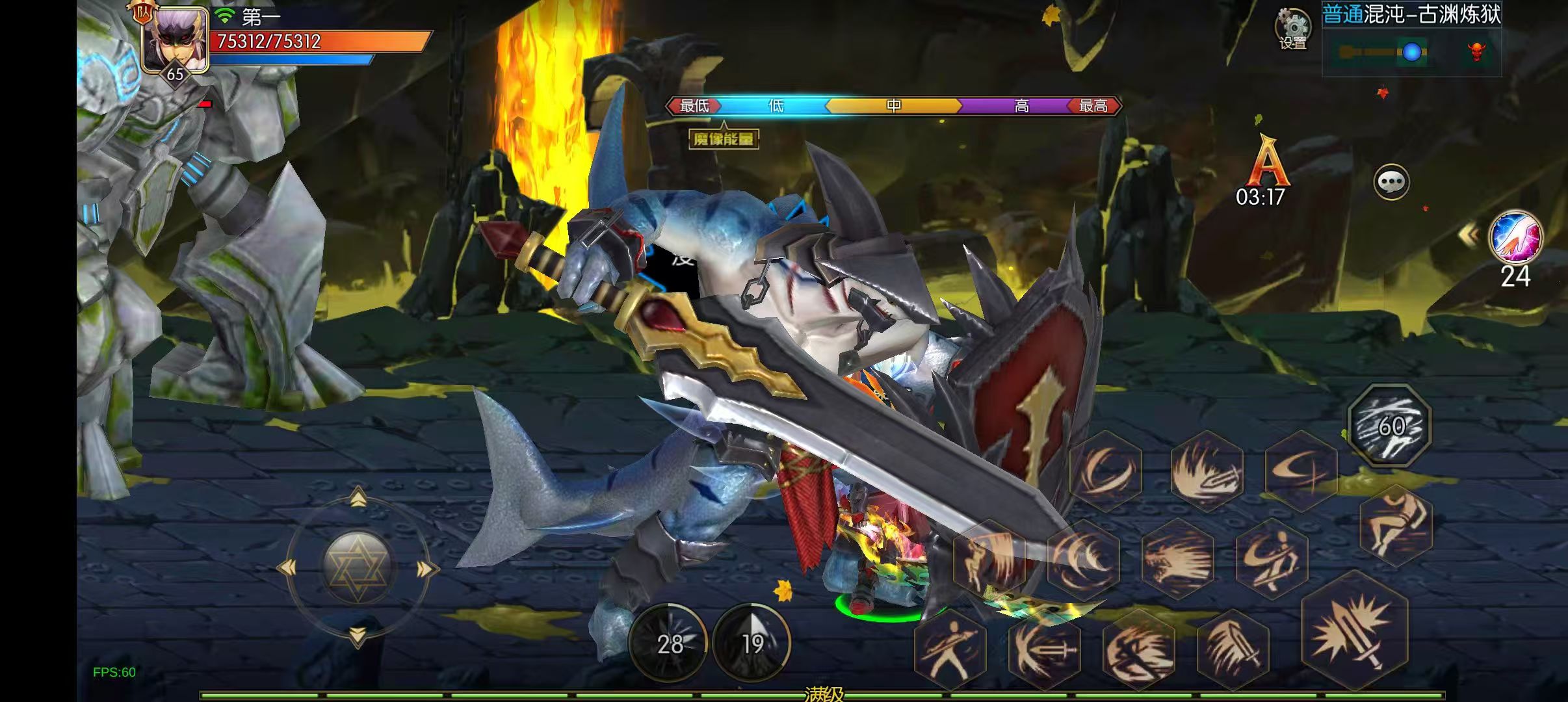
Task: Activate the triple crescent slash skill
Action: point(1083,558)
